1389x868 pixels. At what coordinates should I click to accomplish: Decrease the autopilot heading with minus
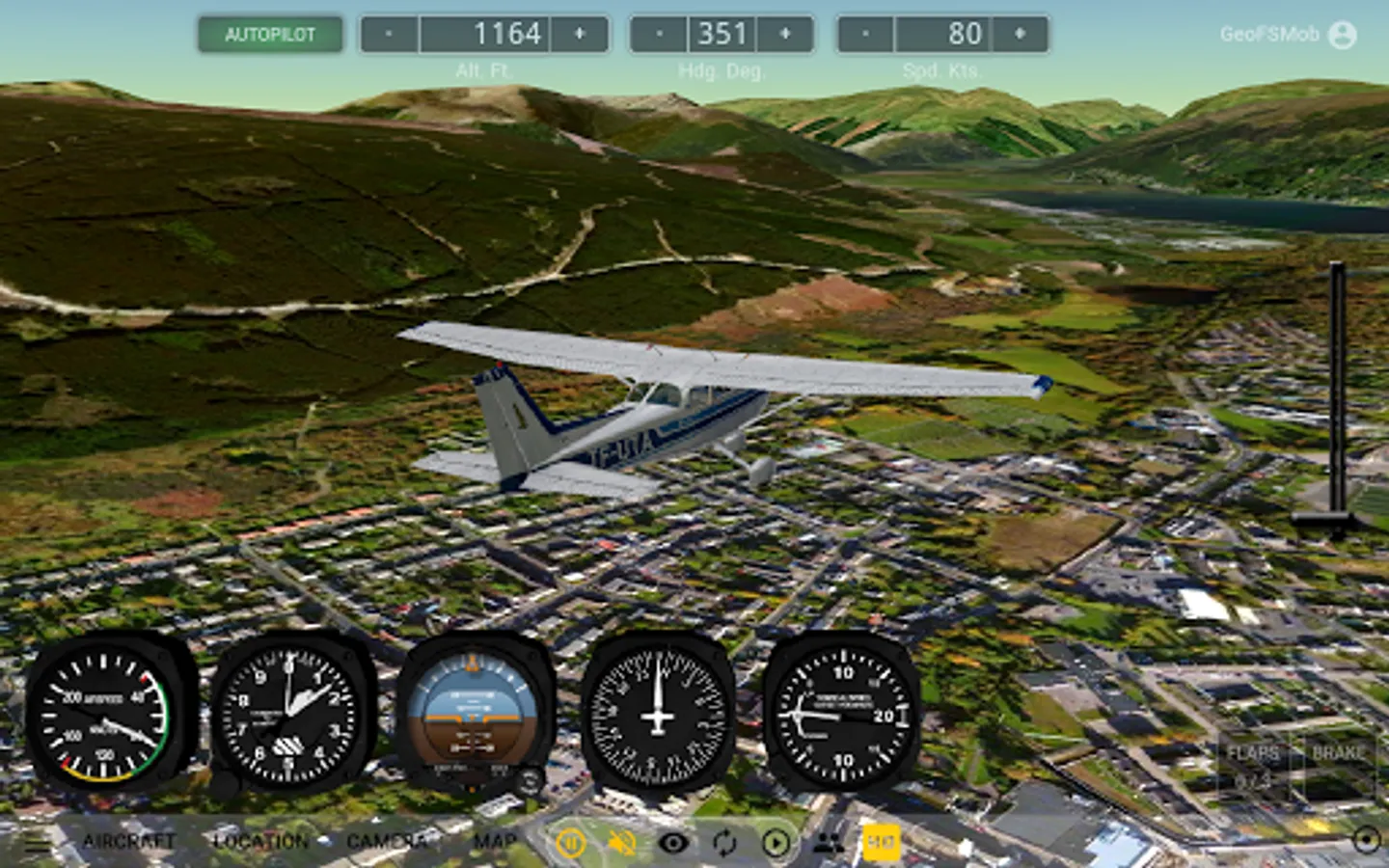(x=659, y=35)
